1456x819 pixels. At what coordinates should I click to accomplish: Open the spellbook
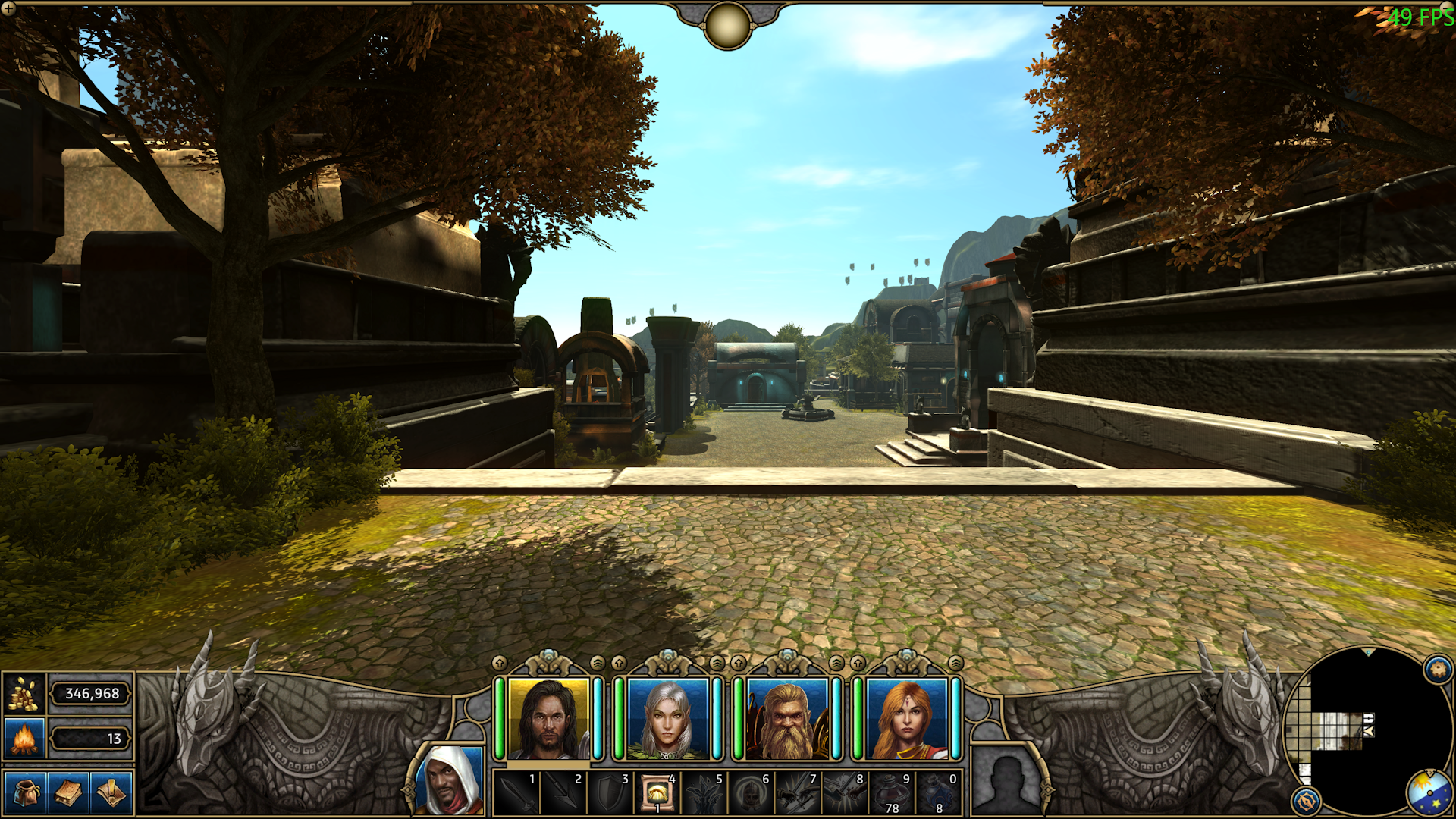tap(68, 793)
